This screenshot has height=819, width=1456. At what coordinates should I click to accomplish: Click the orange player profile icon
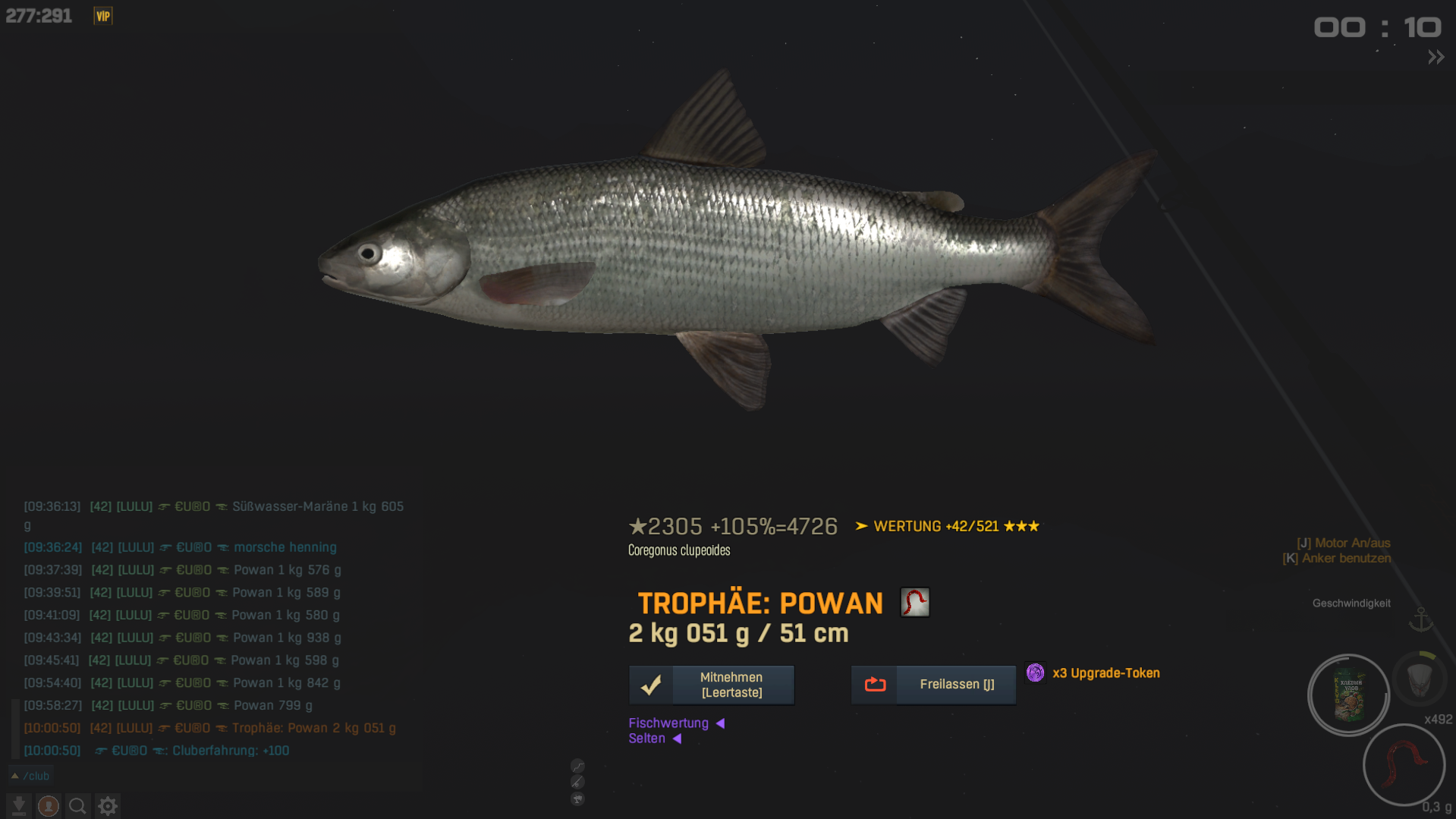coord(49,805)
